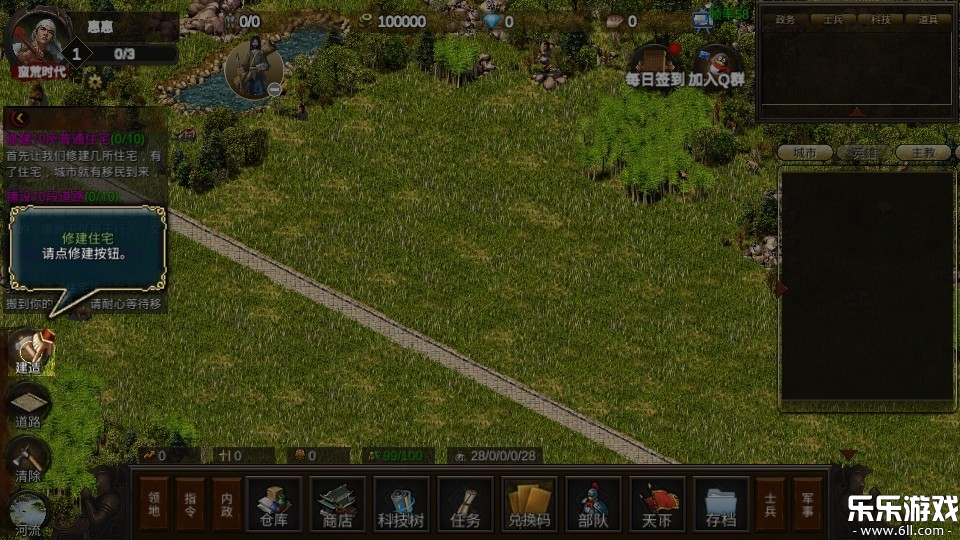Tap the 加入Q群 penguin icon
This screenshot has width=960, height=540.
(717, 65)
